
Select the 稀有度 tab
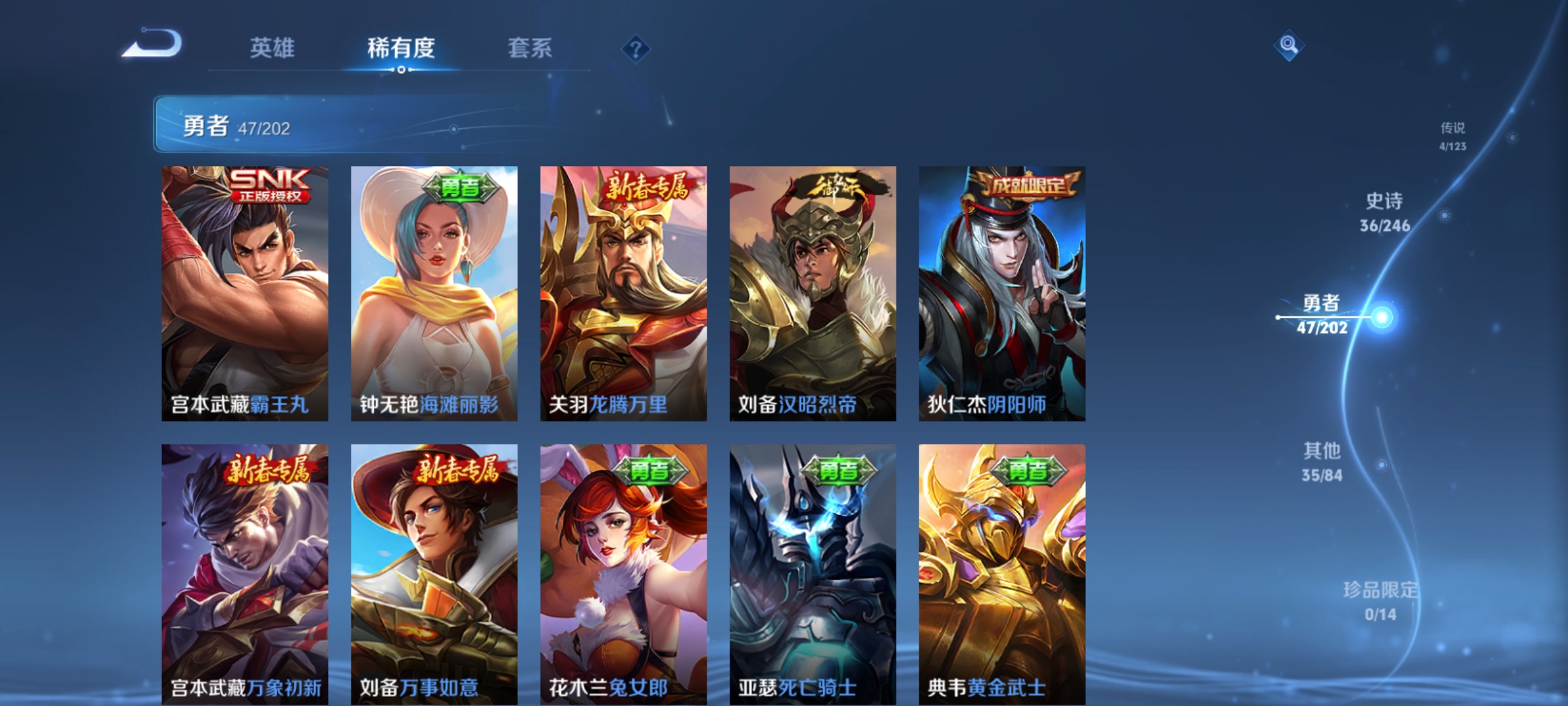(x=400, y=48)
